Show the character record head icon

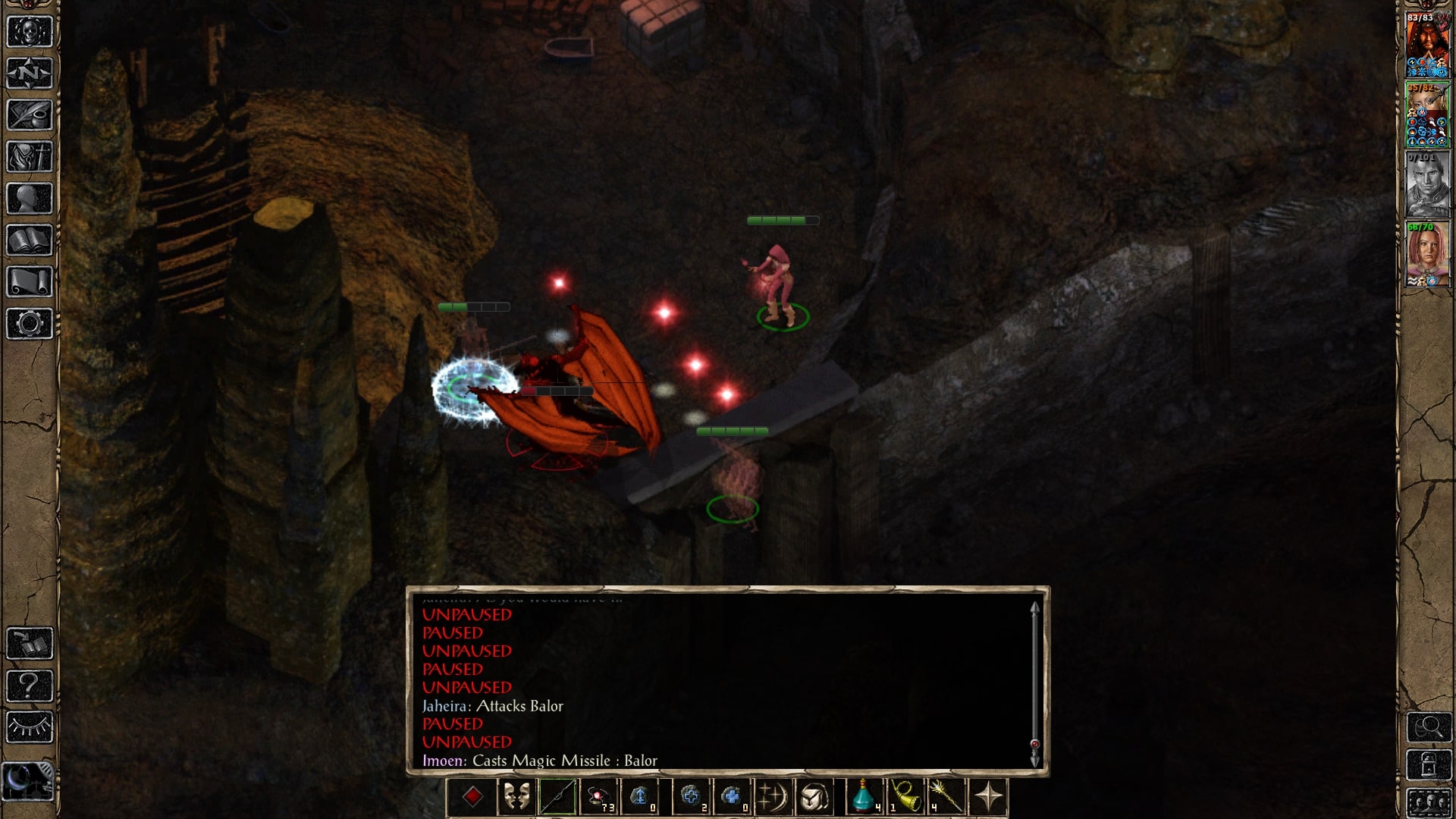point(30,199)
